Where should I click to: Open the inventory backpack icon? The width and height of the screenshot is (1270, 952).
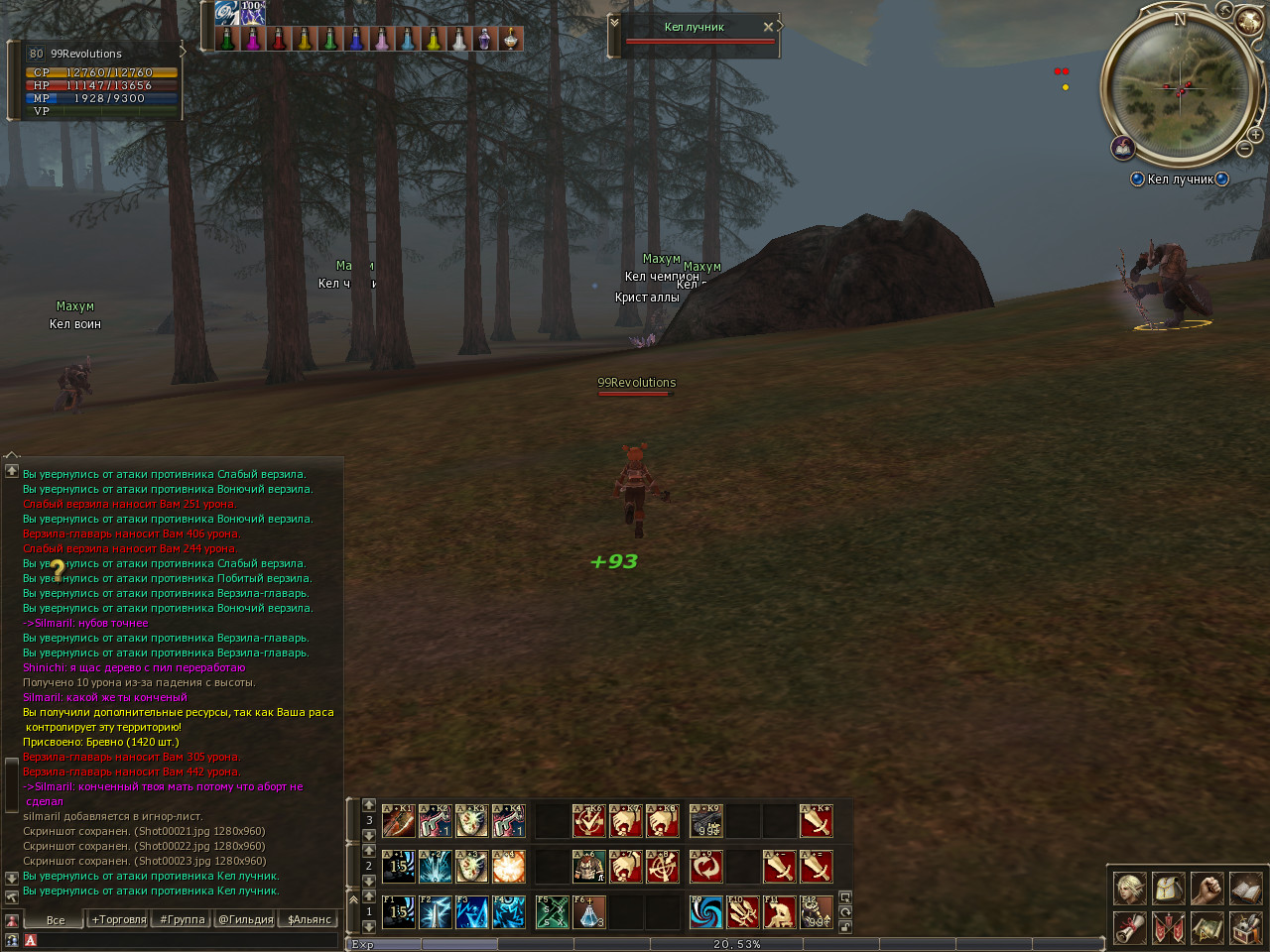click(1168, 889)
